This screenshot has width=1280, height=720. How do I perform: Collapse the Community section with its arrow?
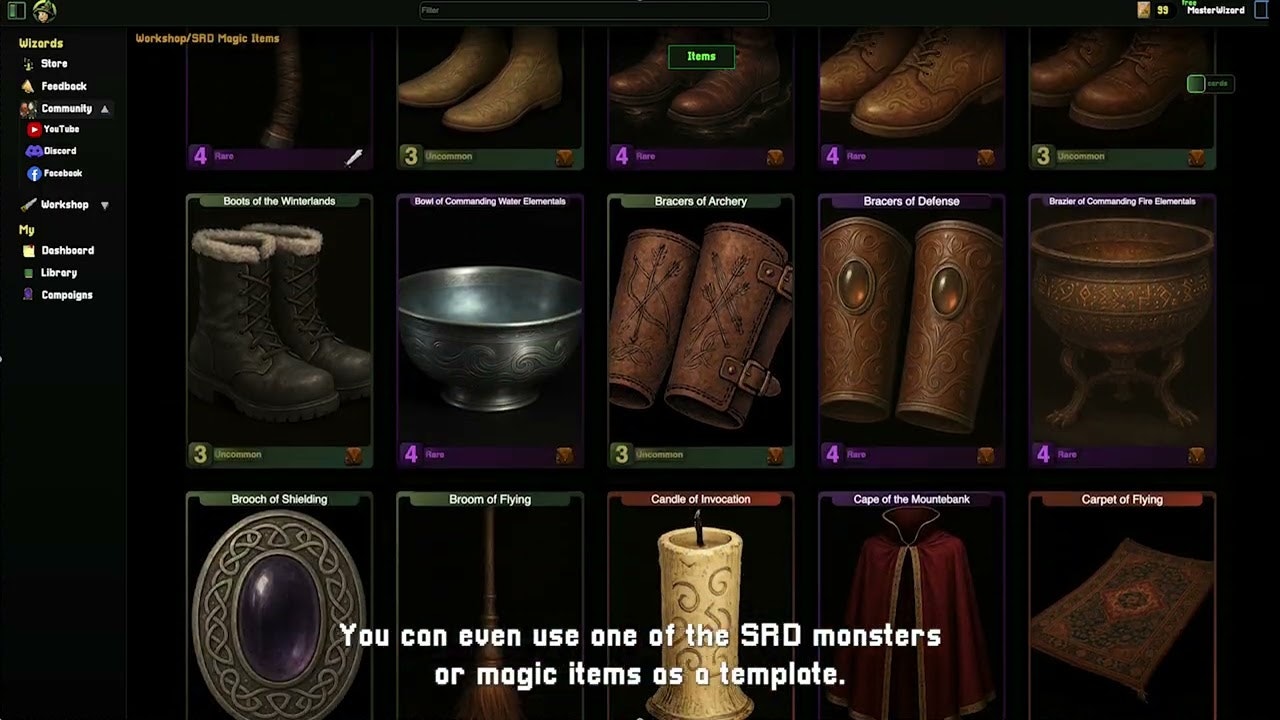point(104,108)
